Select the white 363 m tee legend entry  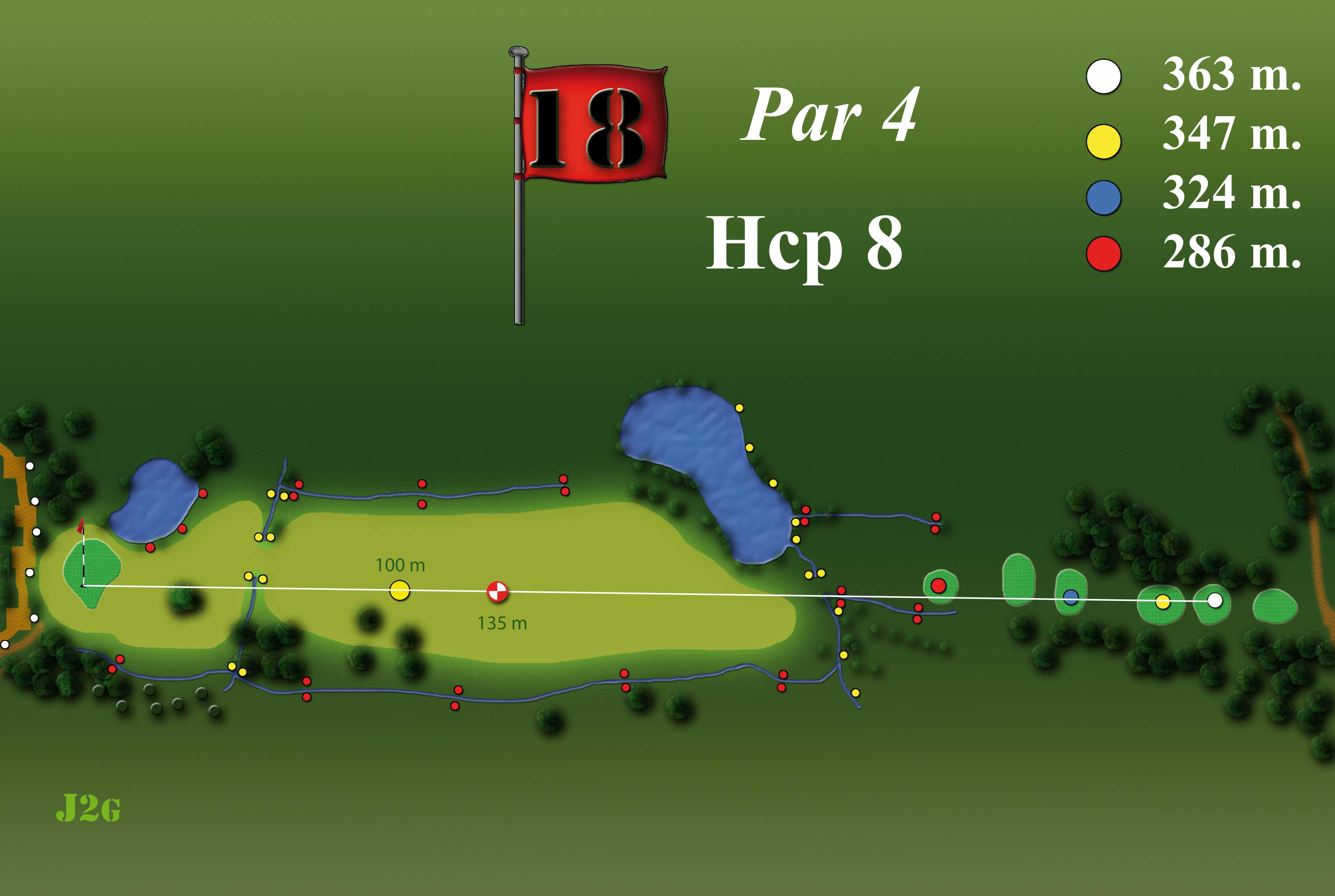click(x=1103, y=76)
